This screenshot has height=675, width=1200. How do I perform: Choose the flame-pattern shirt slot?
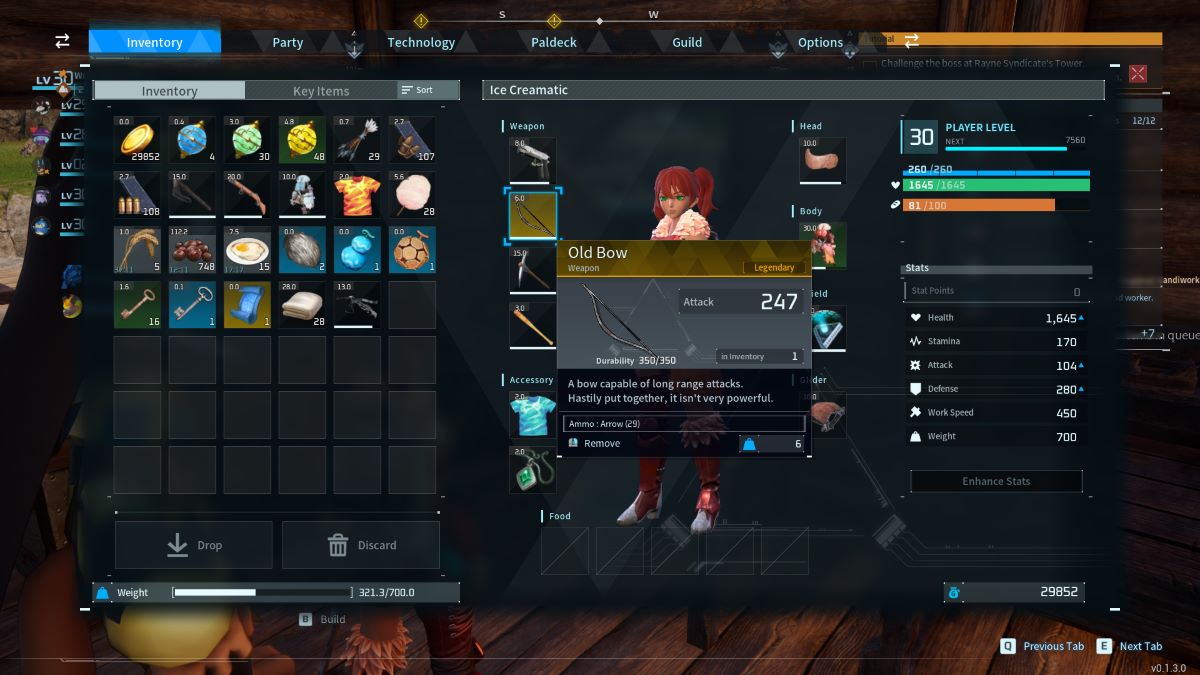[357, 195]
